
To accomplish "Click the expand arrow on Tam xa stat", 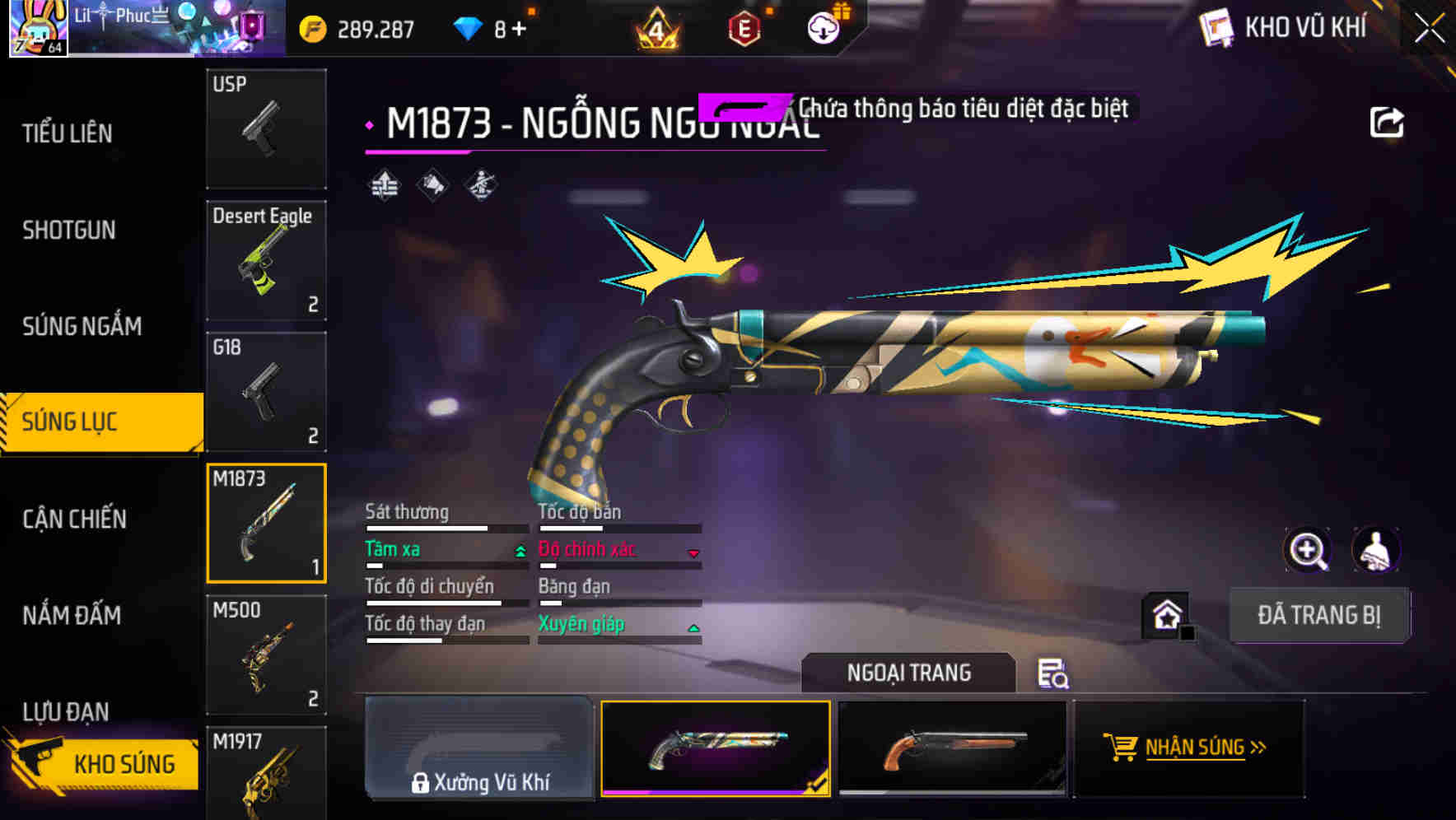I will 520,551.
